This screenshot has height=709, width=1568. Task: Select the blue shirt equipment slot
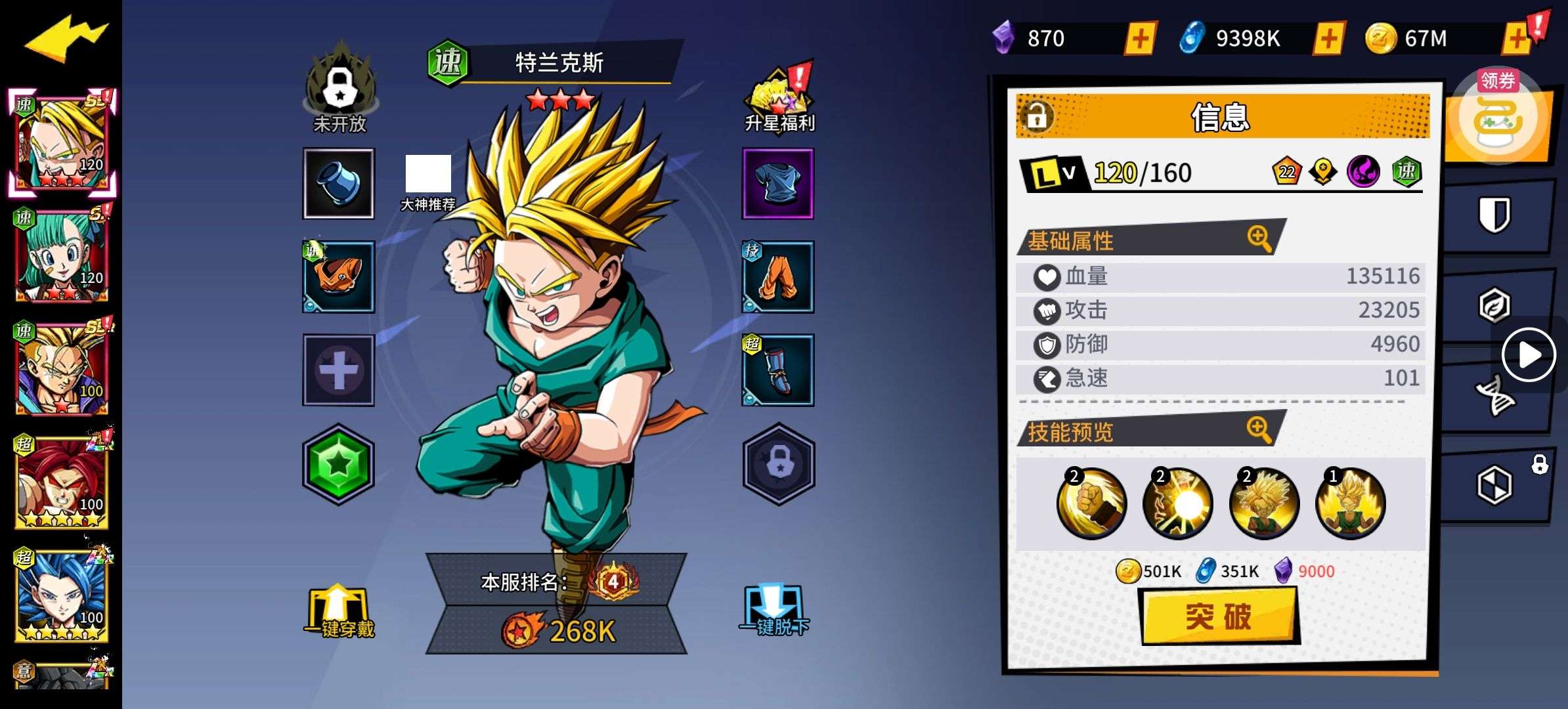coord(778,183)
